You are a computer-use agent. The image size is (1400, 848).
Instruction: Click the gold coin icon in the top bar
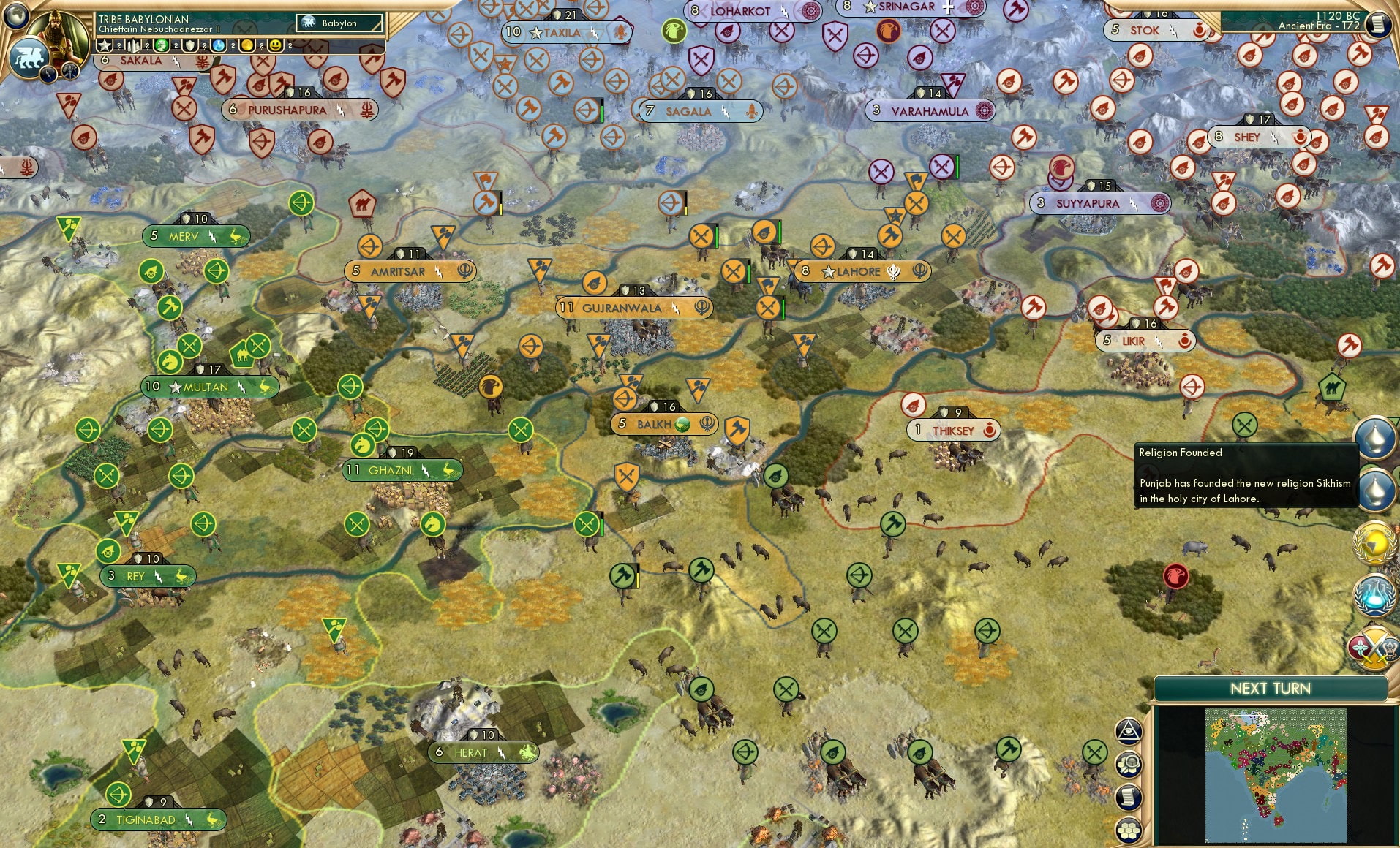248,46
